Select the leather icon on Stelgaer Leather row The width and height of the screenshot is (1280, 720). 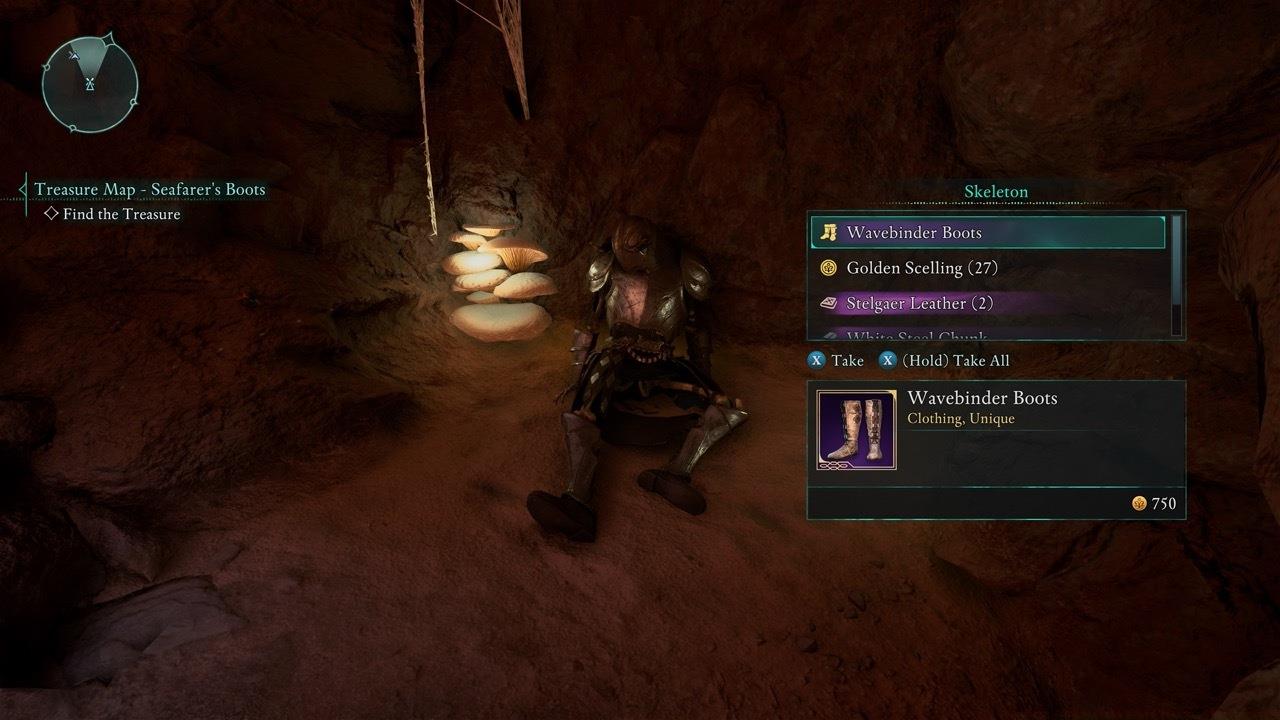coord(829,303)
